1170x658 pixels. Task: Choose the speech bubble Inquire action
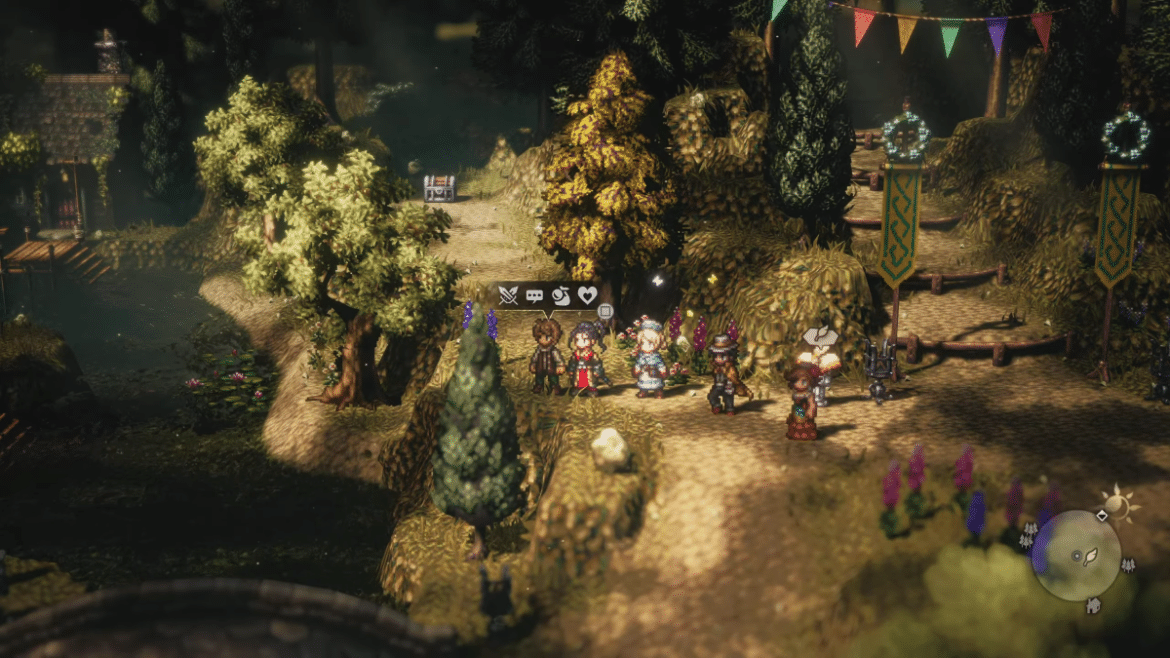(535, 296)
